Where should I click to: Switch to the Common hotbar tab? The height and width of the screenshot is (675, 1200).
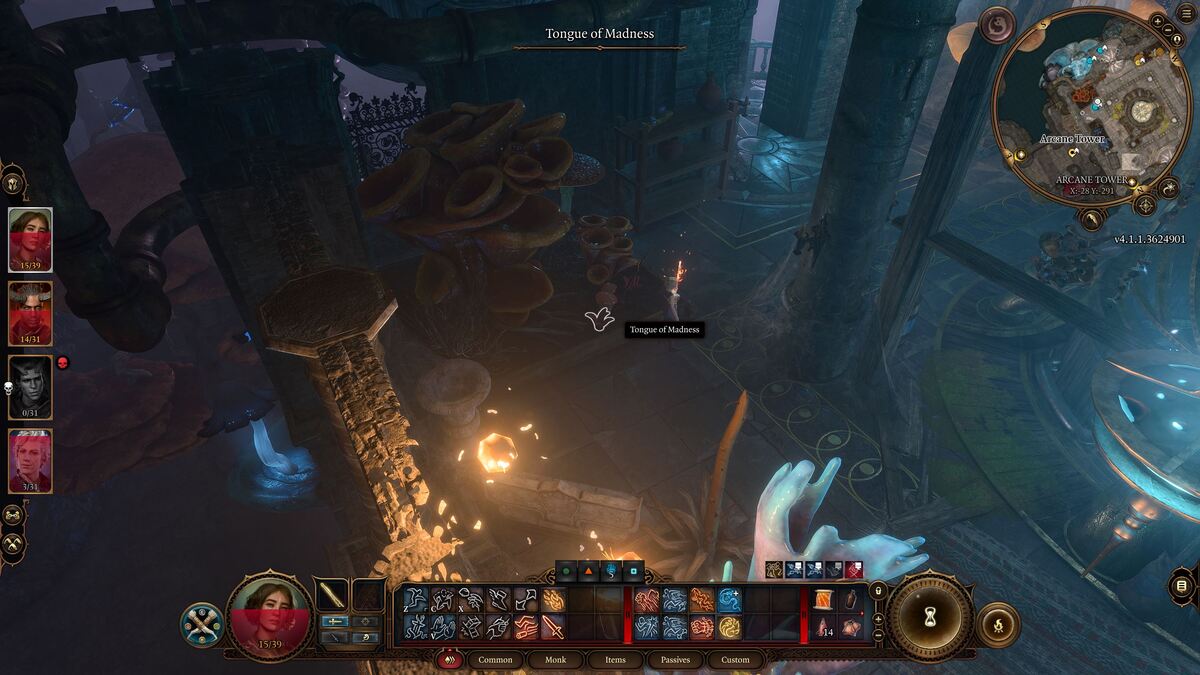(495, 660)
